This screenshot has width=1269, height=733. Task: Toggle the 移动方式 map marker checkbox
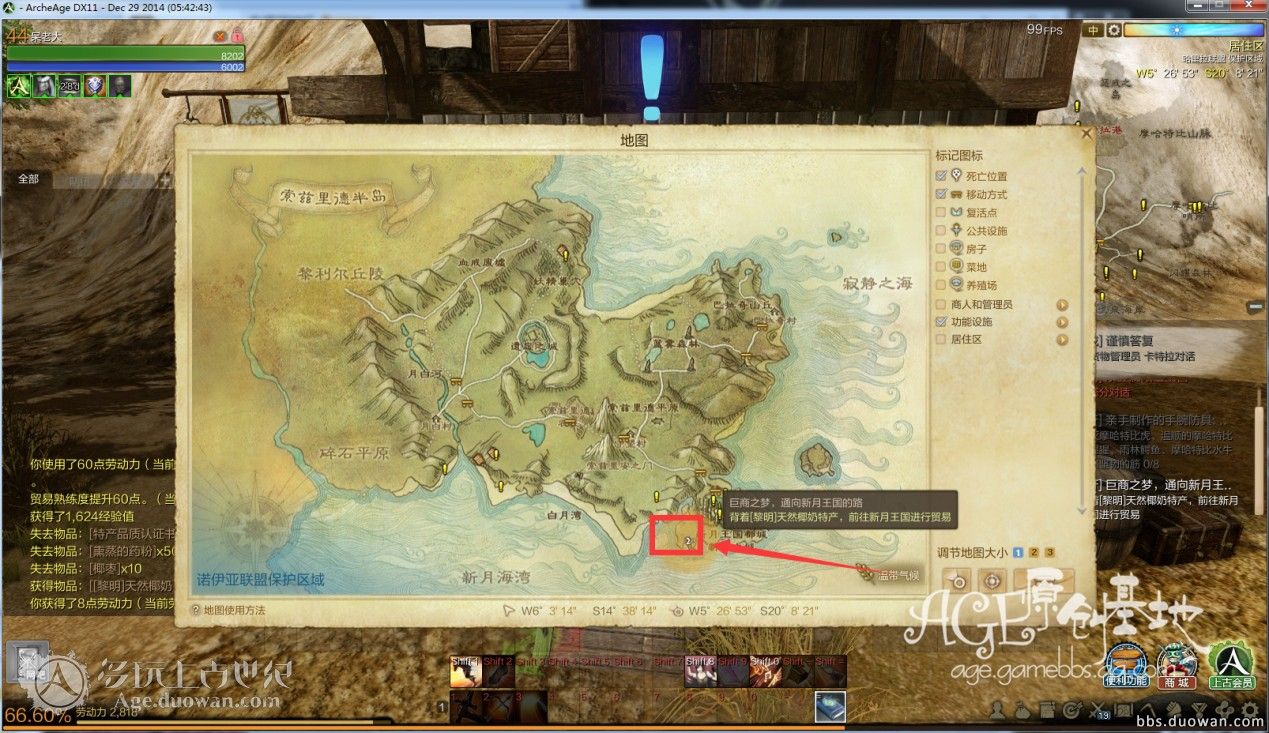coord(941,194)
